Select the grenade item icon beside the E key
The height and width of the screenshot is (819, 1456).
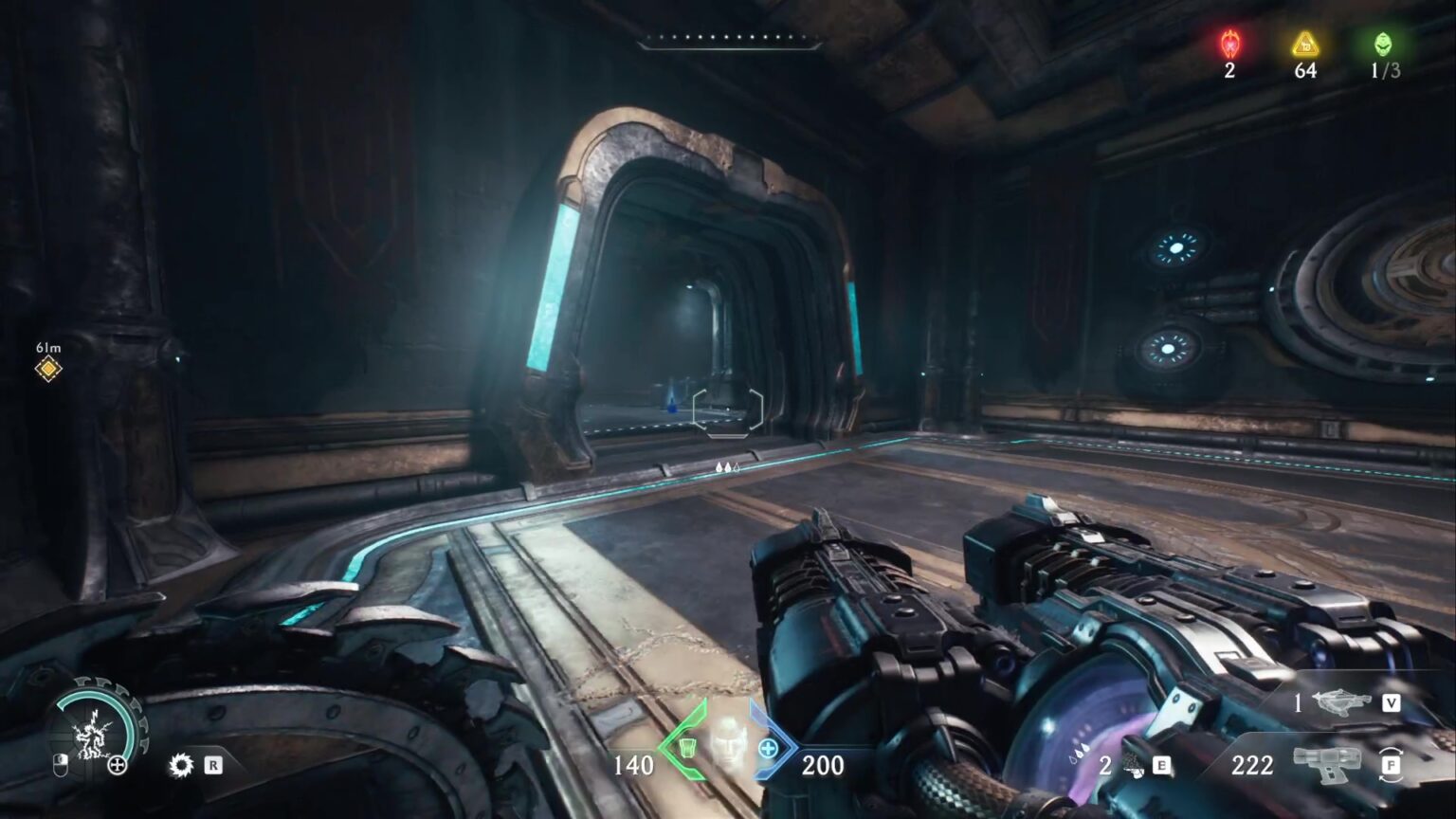tap(1133, 766)
